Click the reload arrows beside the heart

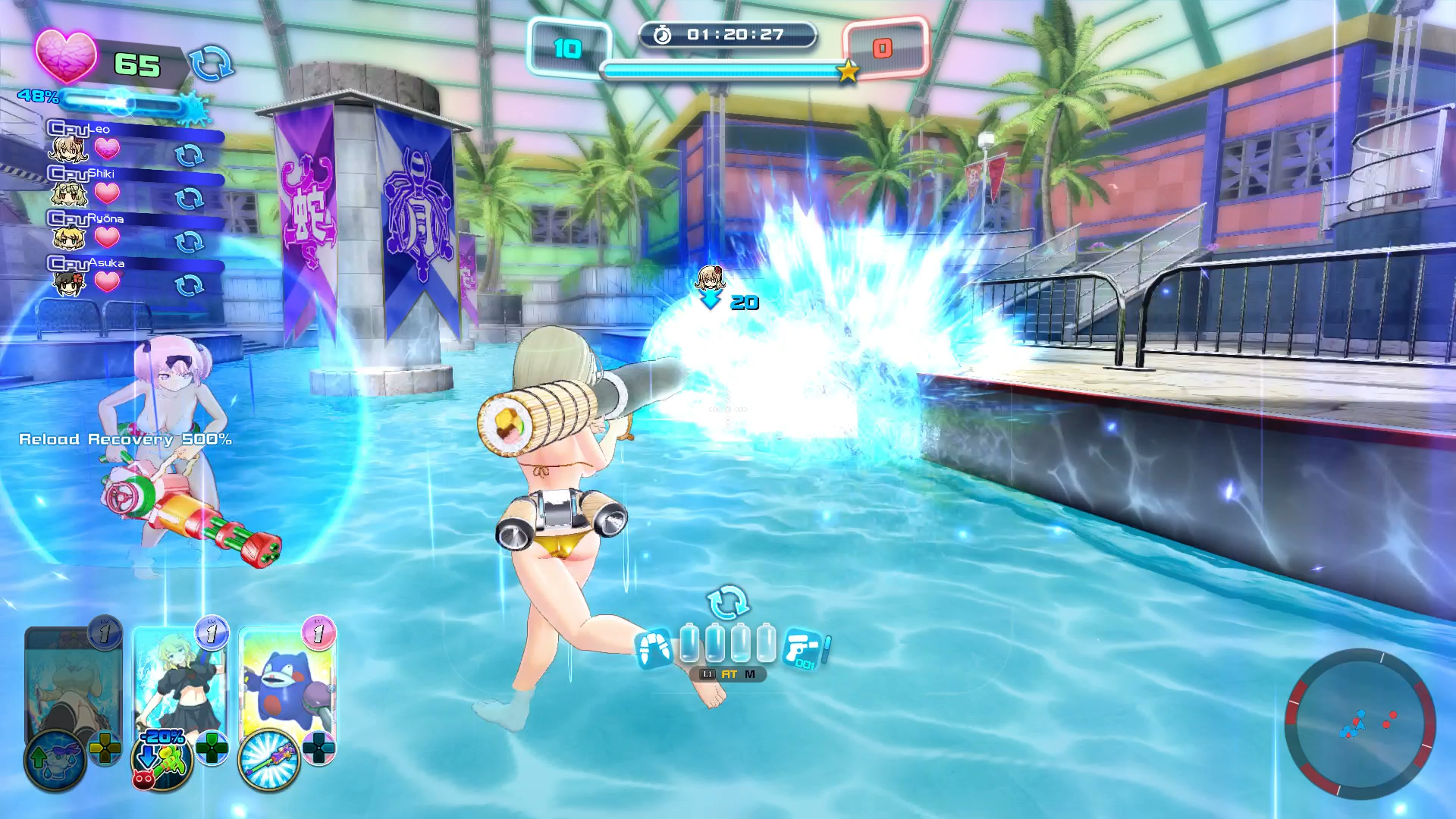pyautogui.click(x=211, y=63)
